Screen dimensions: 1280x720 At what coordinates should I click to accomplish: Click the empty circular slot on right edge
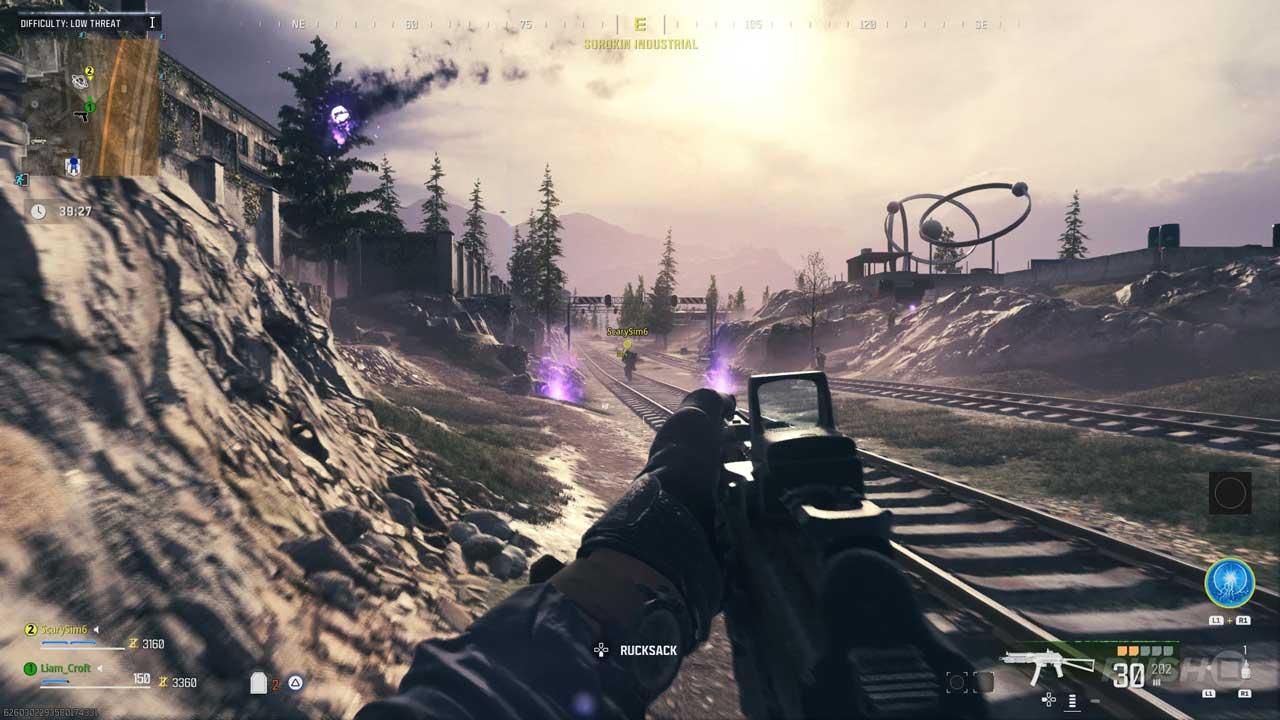pyautogui.click(x=1230, y=493)
